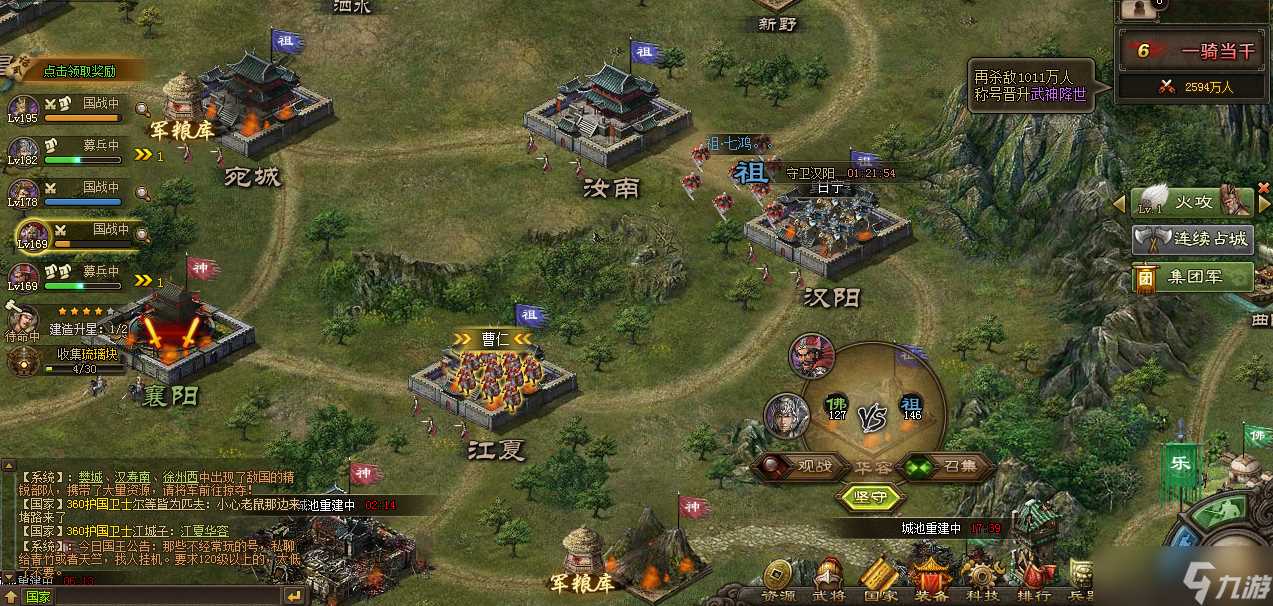Select the Lv178 general portrait
This screenshot has width=1273, height=606.
tap(22, 192)
